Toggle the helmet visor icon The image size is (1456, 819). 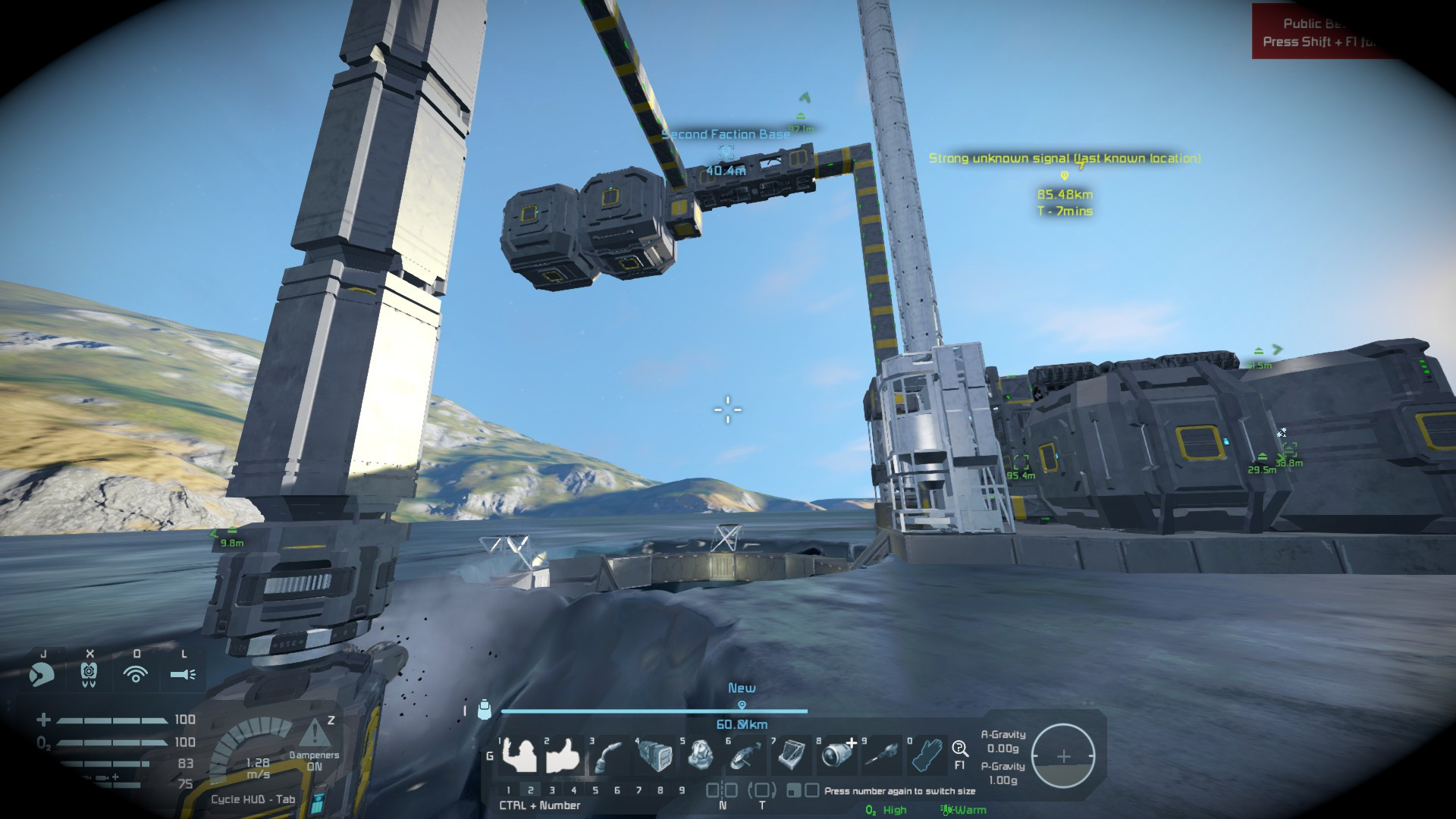coord(42,673)
